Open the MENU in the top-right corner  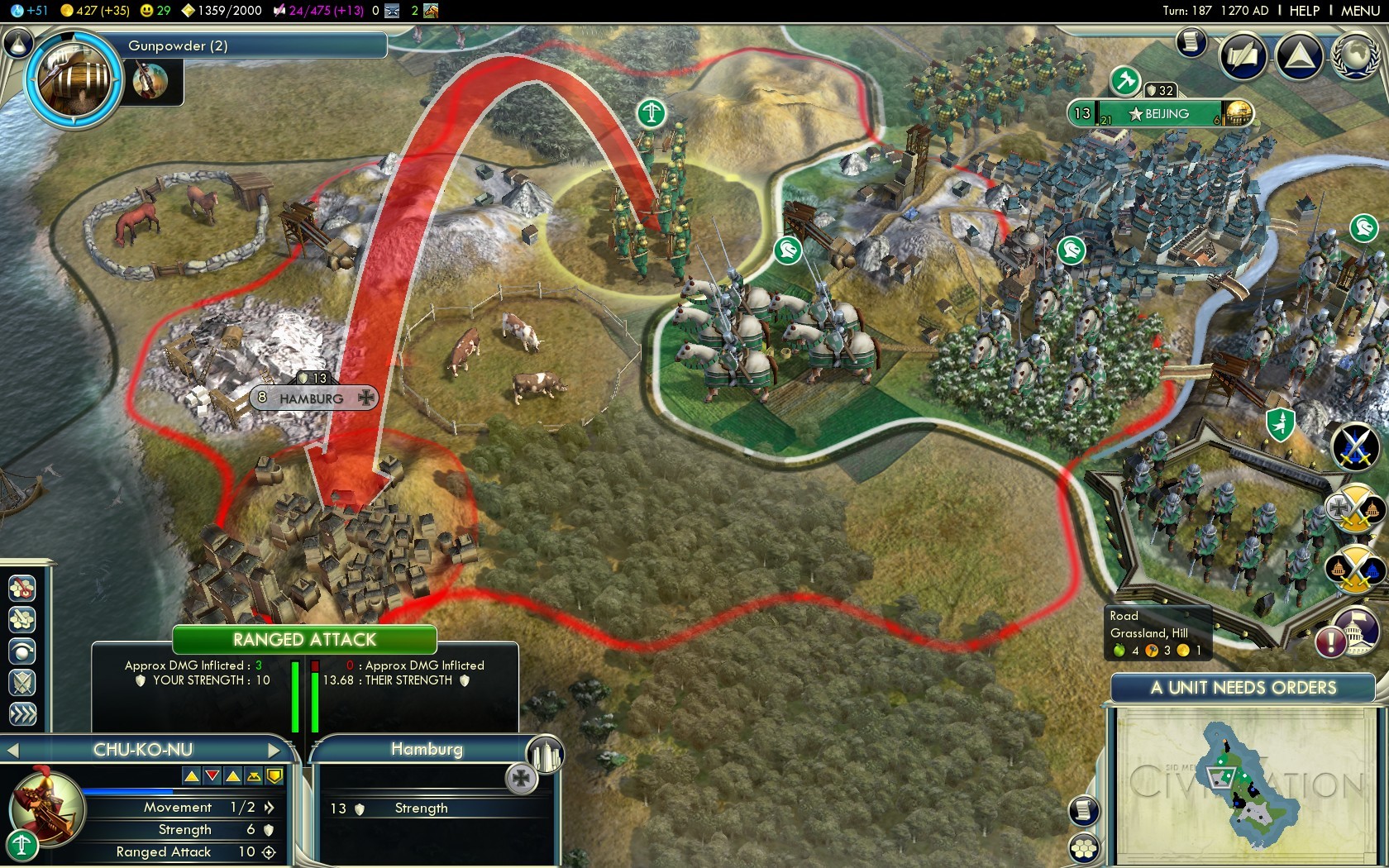click(x=1358, y=11)
